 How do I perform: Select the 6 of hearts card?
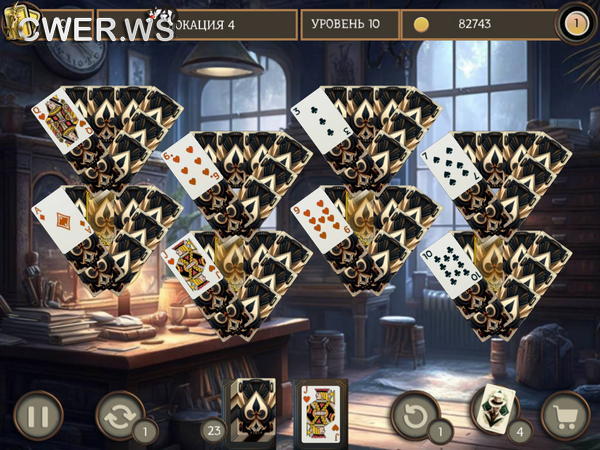click(x=189, y=163)
